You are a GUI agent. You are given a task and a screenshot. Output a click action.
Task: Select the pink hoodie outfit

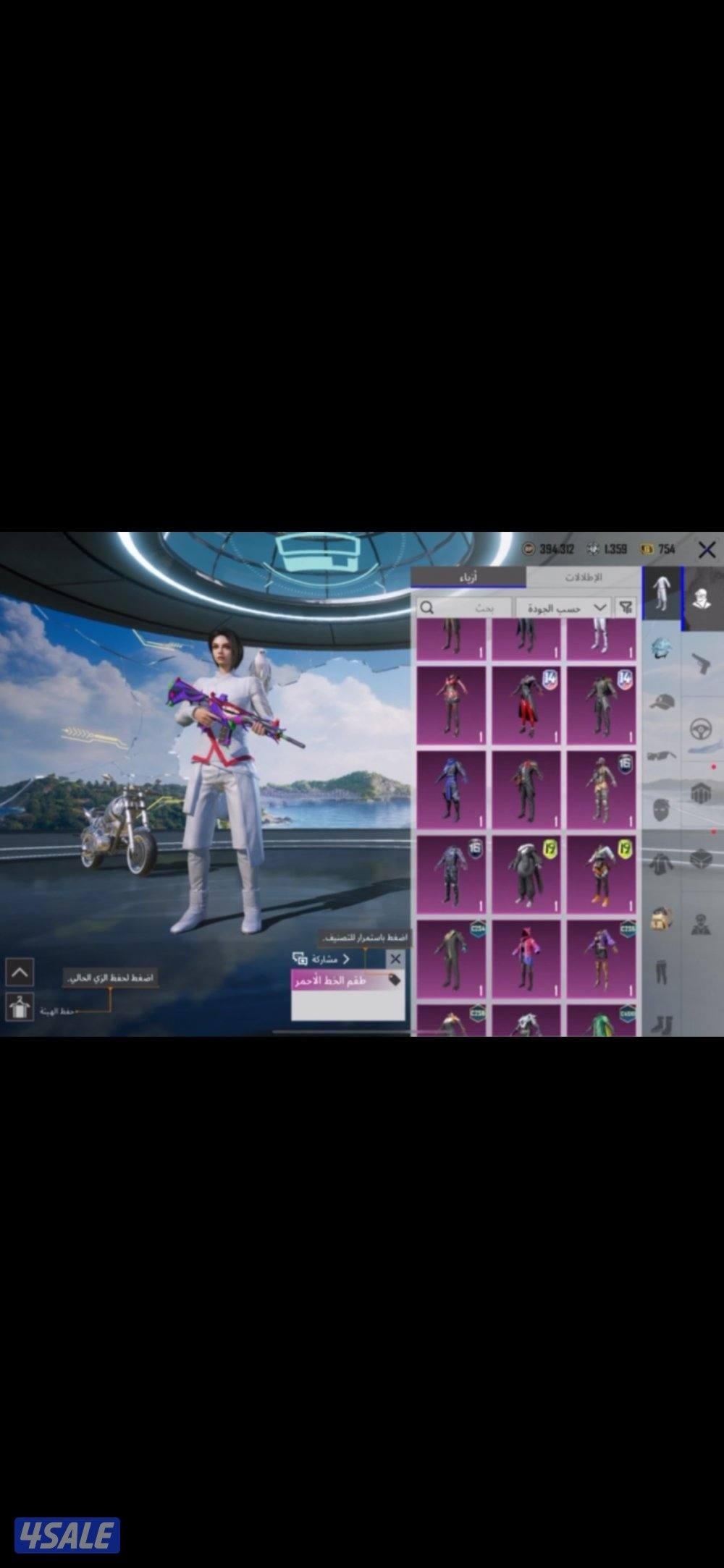pos(526,958)
